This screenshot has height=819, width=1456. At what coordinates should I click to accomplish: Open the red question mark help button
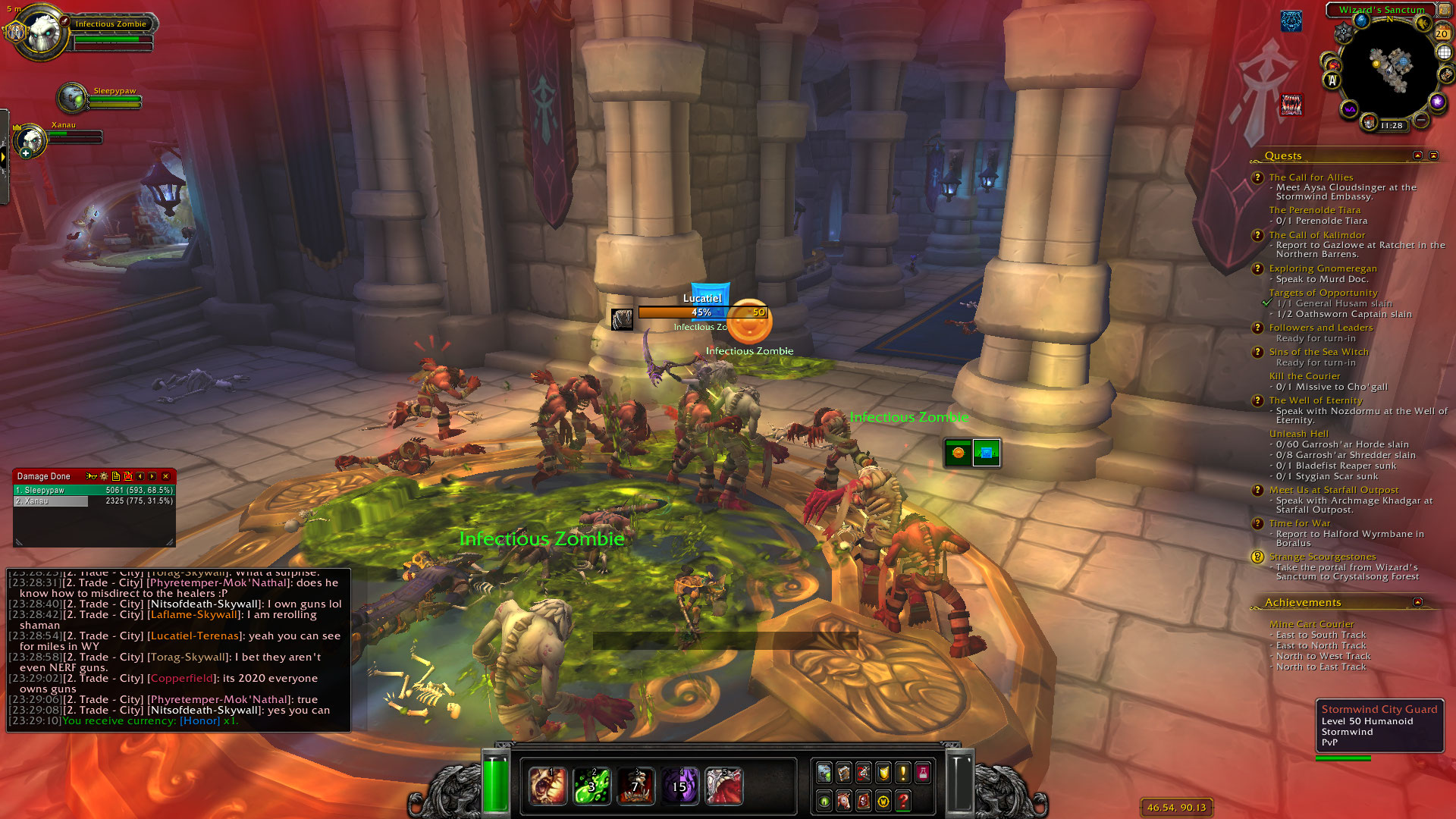902,801
